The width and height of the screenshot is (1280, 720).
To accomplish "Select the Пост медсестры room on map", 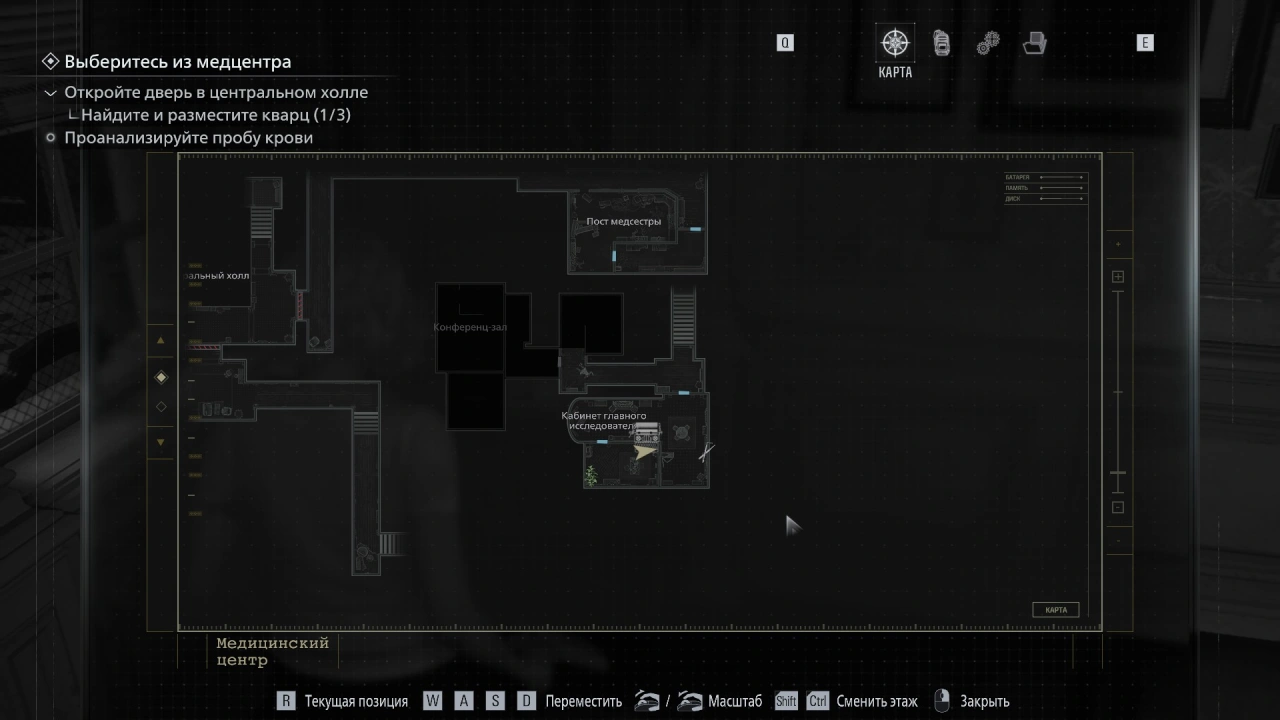I will (623, 222).
